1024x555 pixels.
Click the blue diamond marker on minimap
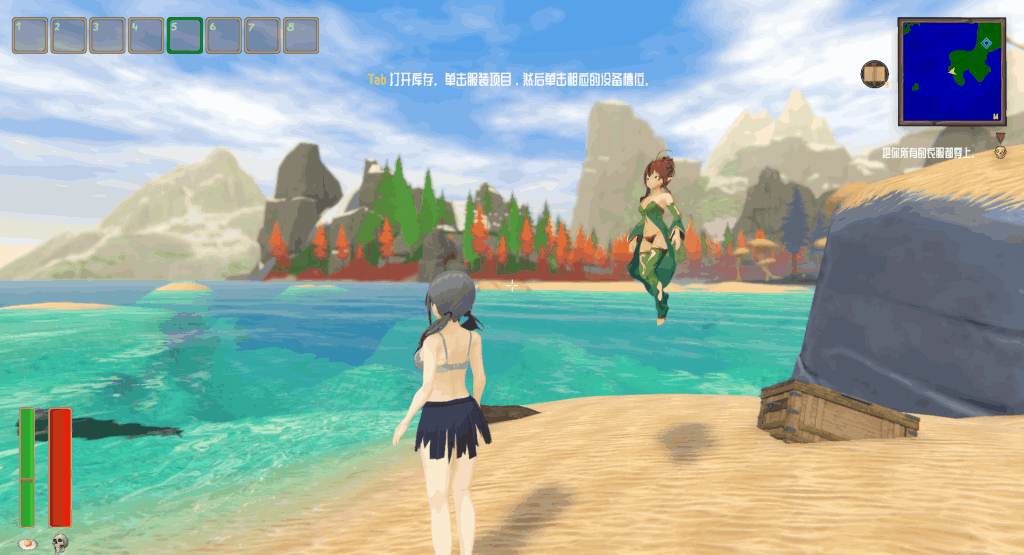tap(986, 43)
